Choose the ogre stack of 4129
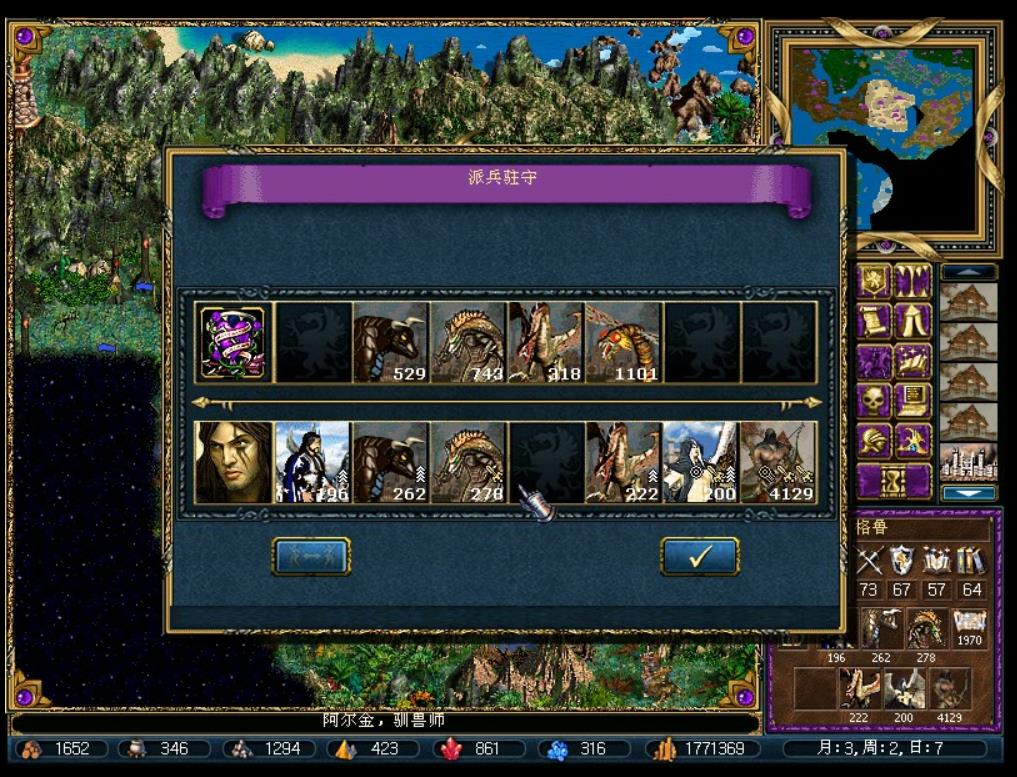Image resolution: width=1017 pixels, height=777 pixels. 779,462
